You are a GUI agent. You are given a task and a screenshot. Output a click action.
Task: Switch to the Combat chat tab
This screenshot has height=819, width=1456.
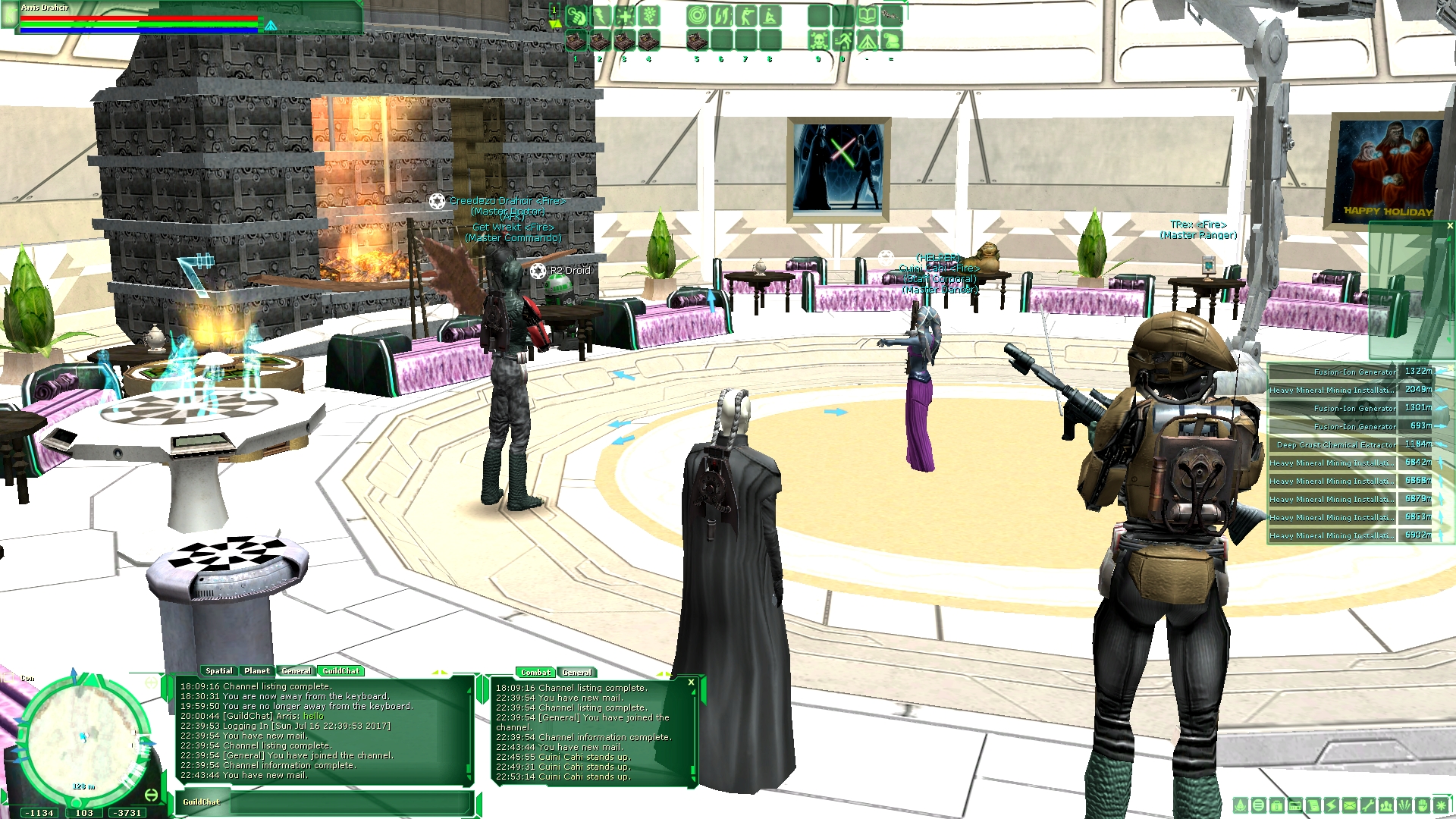536,672
